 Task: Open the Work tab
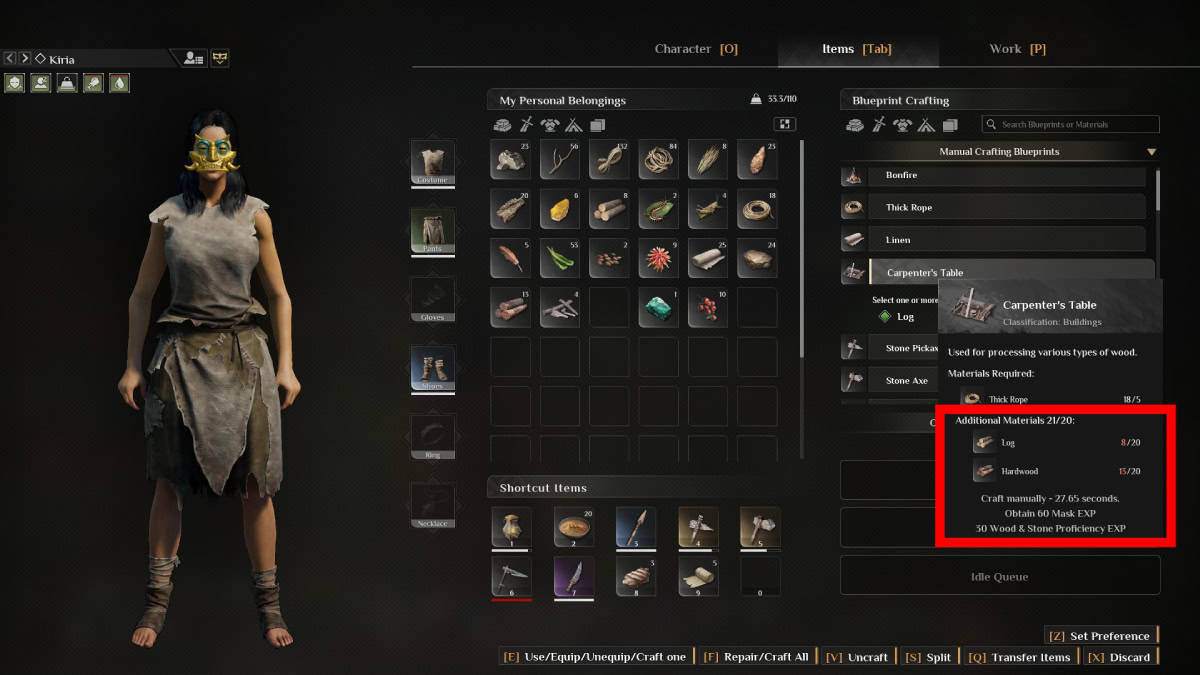1017,49
